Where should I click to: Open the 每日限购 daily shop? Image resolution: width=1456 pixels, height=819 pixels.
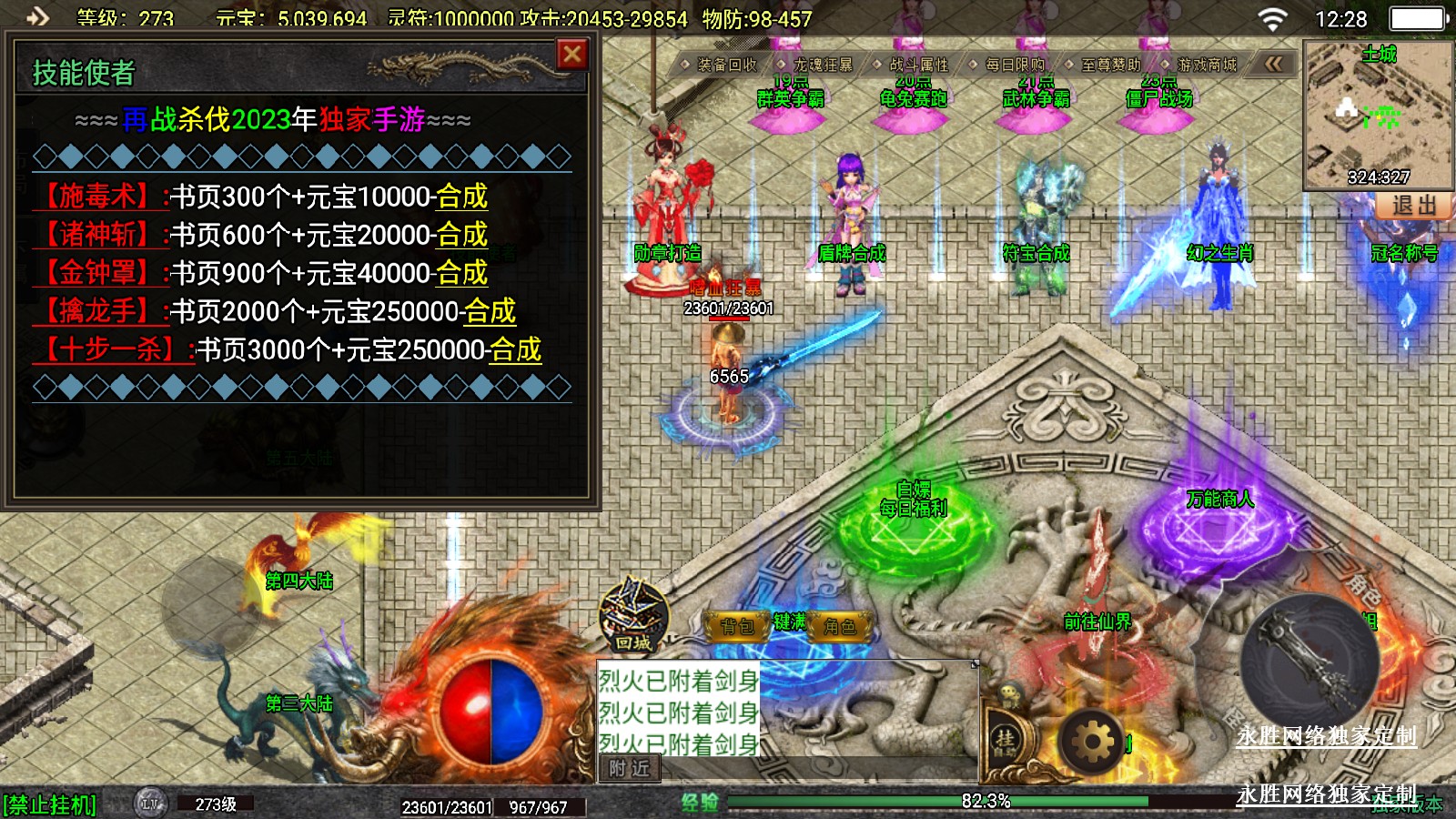click(x=1014, y=65)
